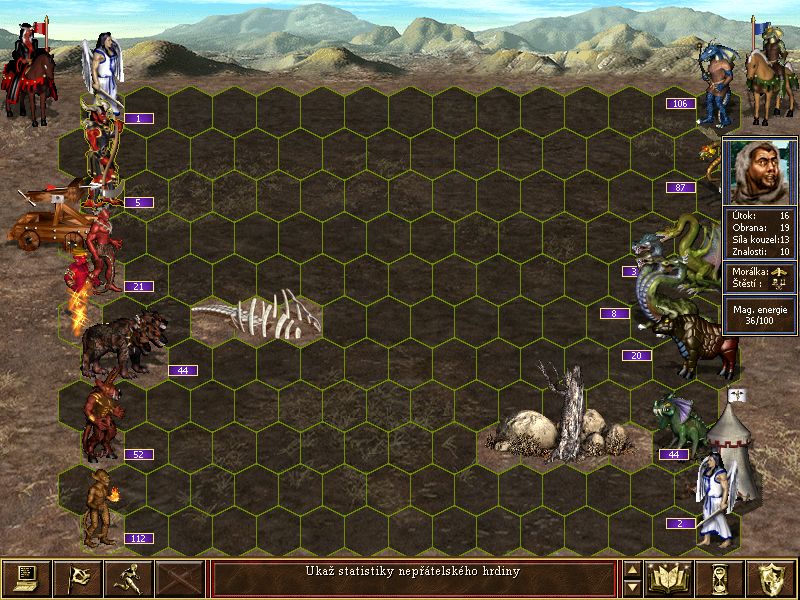This screenshot has height=600, width=800.
Task: Toggle auto-combat with the crossed swords button
Action: (180, 578)
